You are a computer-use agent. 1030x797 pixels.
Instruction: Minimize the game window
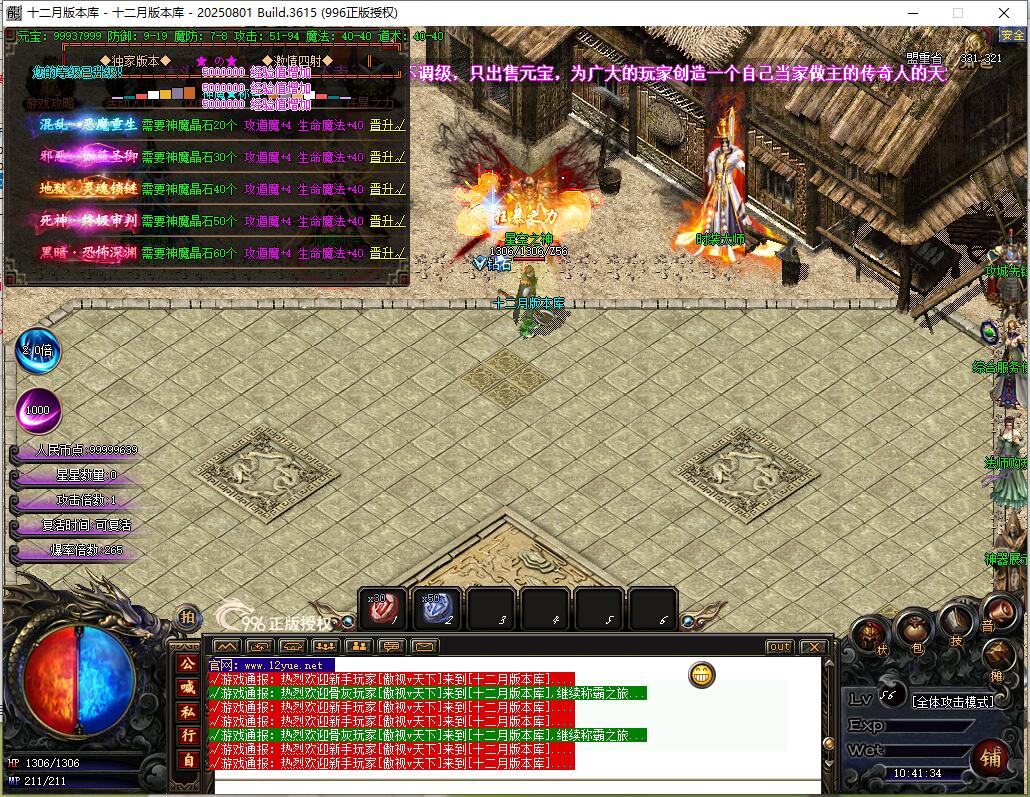pos(912,13)
